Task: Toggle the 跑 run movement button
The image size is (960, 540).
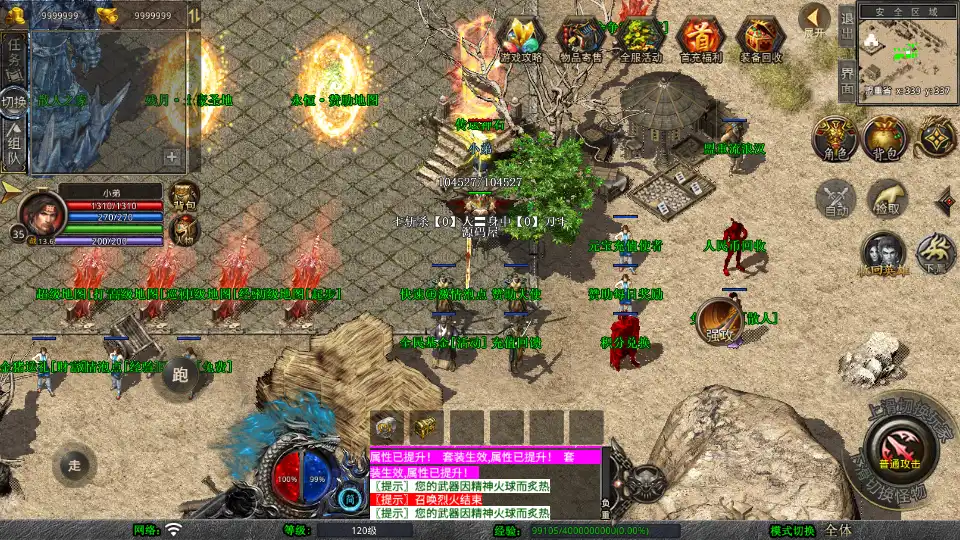Action: pyautogui.click(x=181, y=376)
